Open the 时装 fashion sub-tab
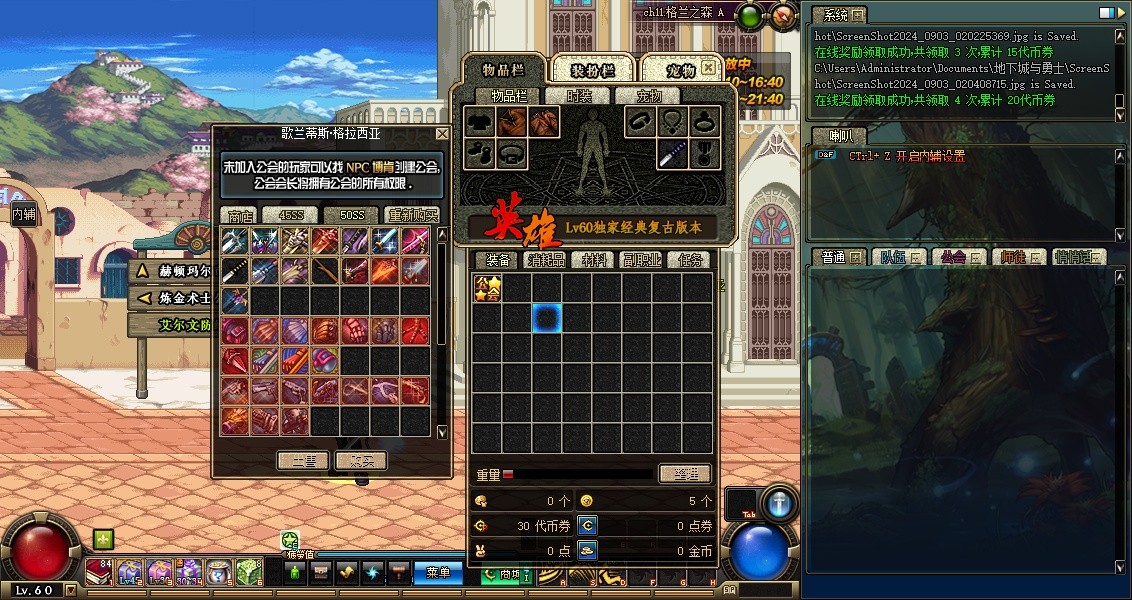Viewport: 1132px width, 600px height. click(x=579, y=96)
